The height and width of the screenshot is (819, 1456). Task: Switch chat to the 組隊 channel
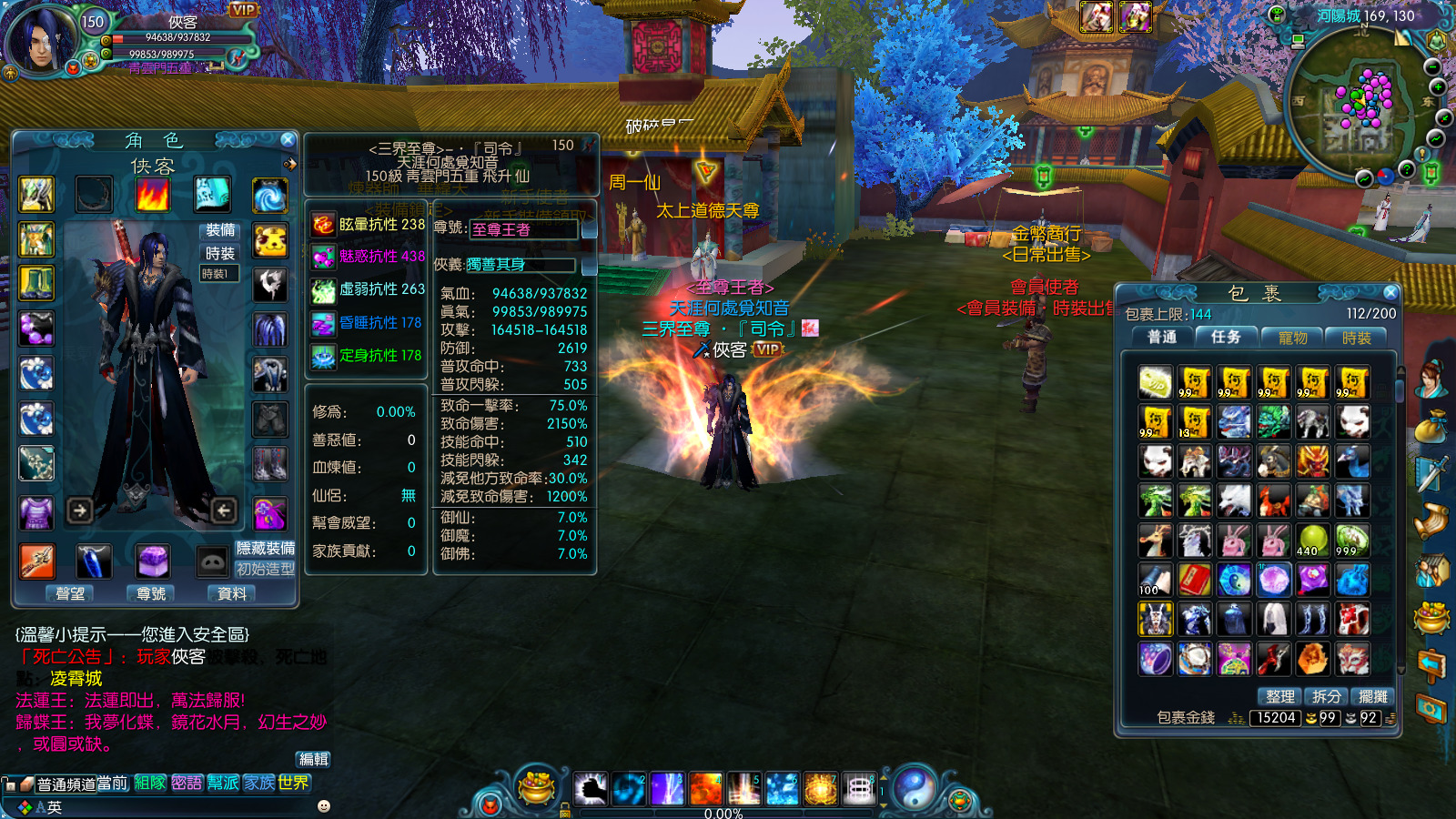click(x=150, y=783)
